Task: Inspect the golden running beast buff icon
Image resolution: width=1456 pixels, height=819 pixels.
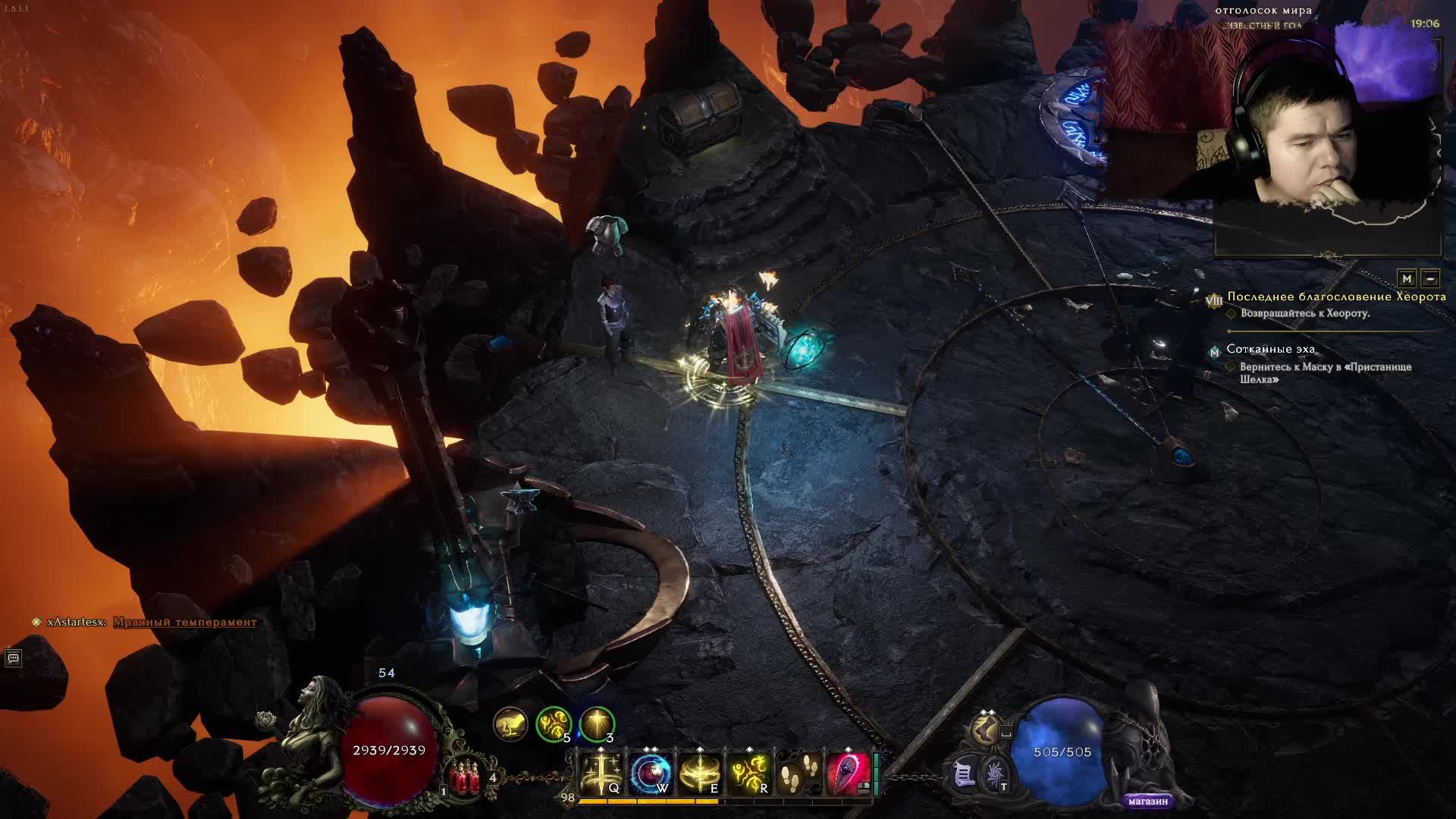Action: 510,724
